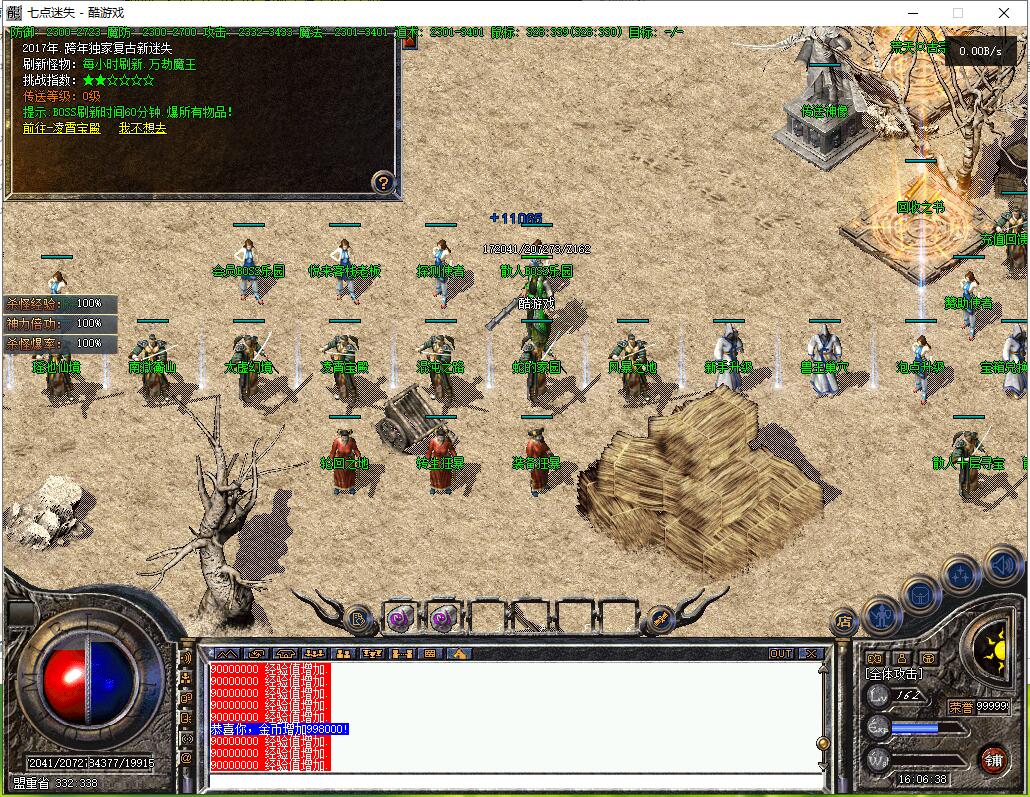
Task: Click the round scroll icon left of hotbar
Action: pyautogui.click(x=357, y=619)
